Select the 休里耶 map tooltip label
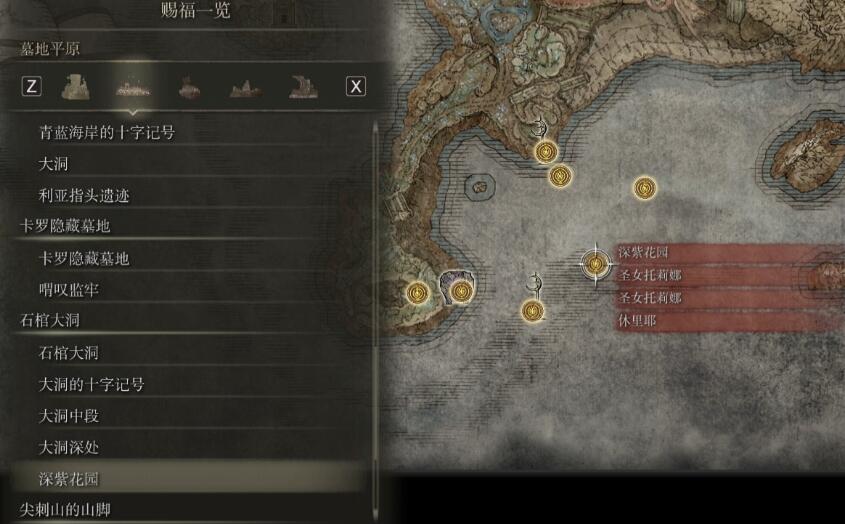This screenshot has width=845, height=524. click(x=637, y=321)
